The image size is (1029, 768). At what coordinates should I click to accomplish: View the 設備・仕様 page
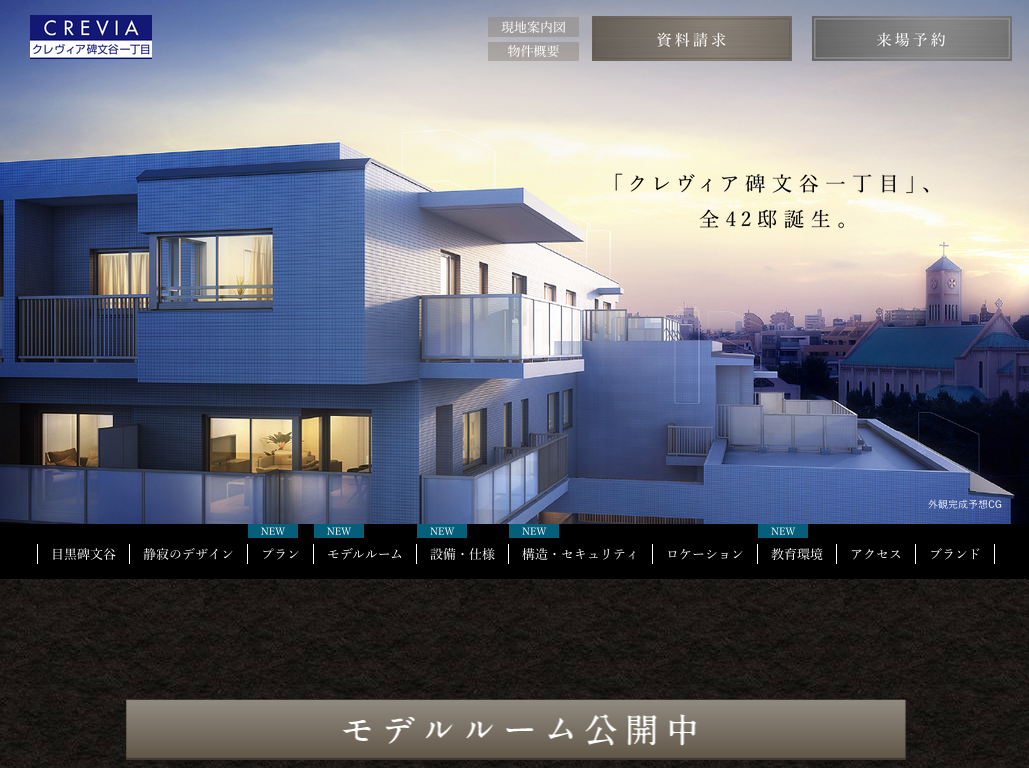[462, 554]
